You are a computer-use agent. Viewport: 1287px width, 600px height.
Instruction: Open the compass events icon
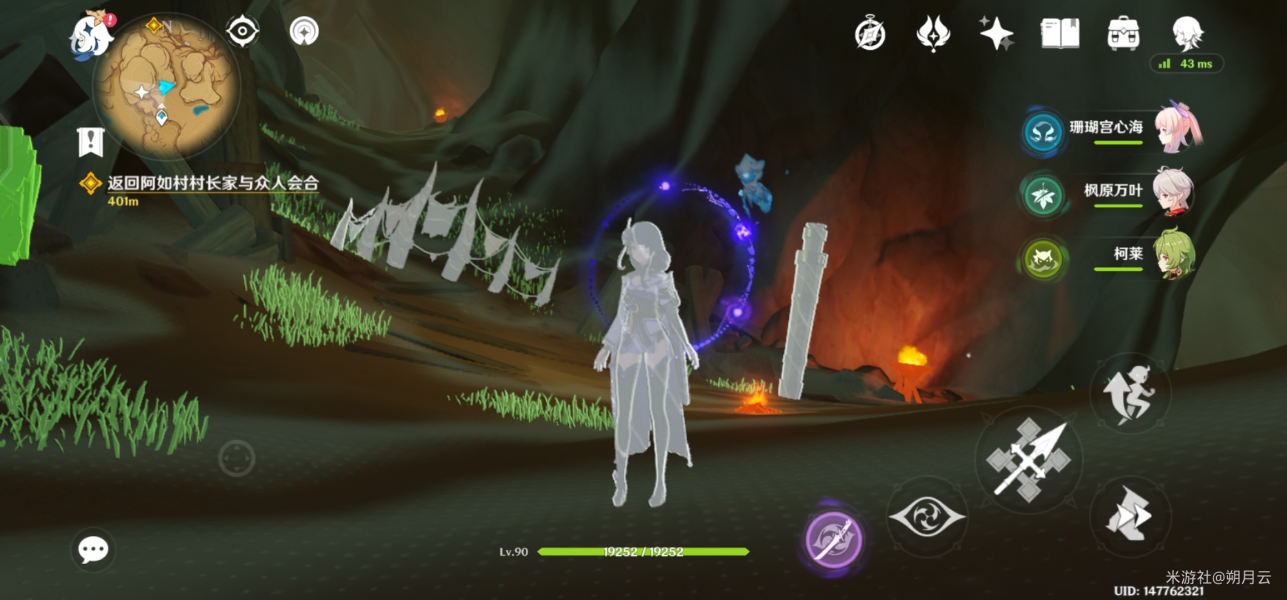point(870,34)
